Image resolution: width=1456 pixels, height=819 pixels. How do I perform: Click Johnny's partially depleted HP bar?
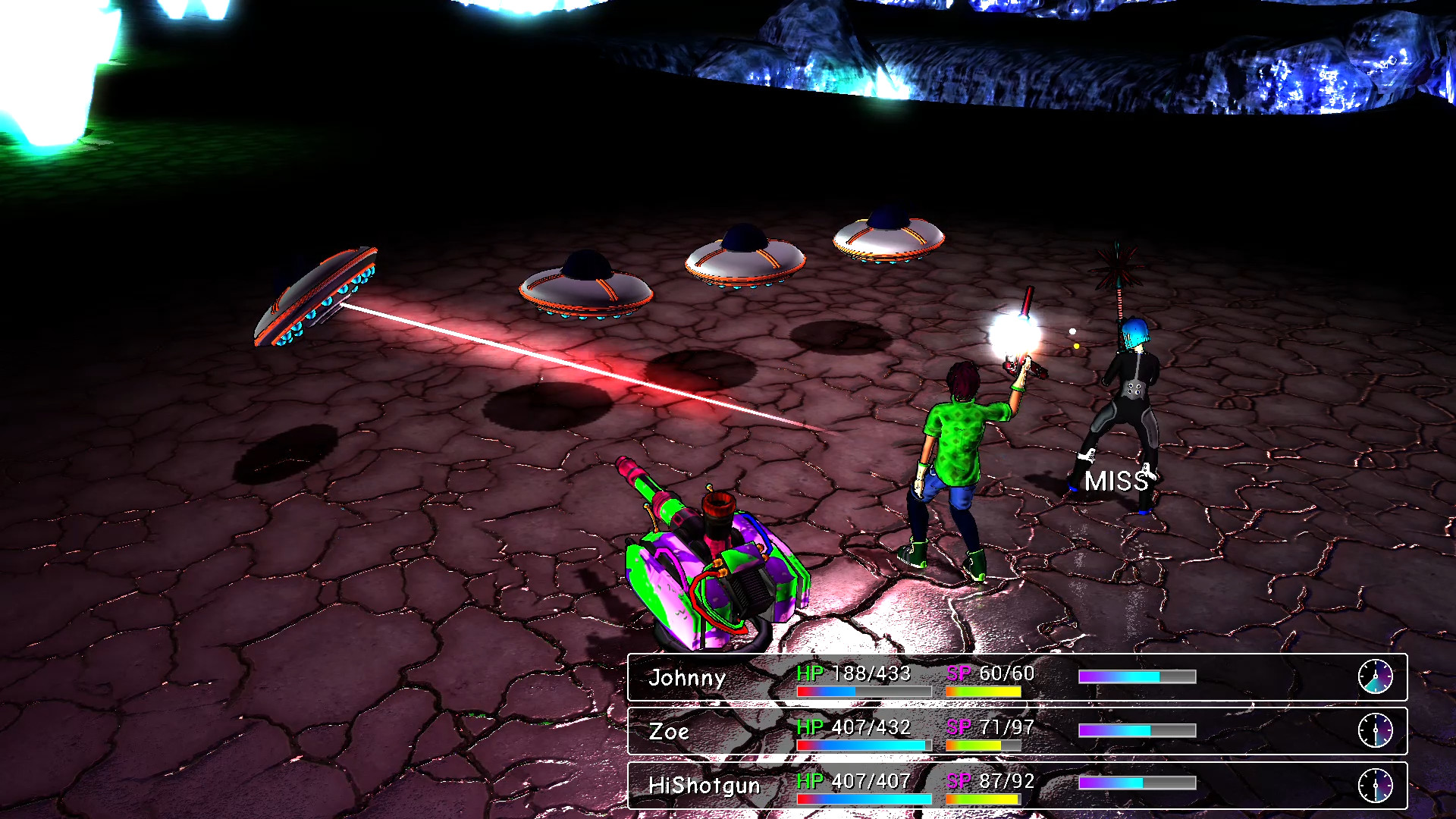(864, 691)
